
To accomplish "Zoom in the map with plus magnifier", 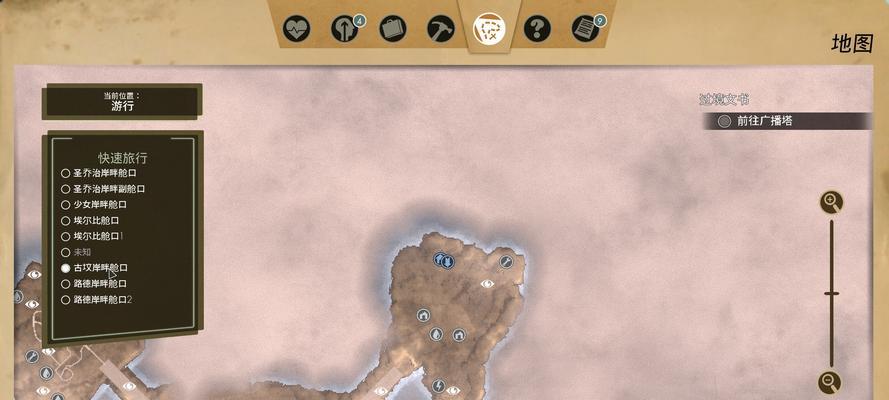I will pyautogui.click(x=831, y=203).
